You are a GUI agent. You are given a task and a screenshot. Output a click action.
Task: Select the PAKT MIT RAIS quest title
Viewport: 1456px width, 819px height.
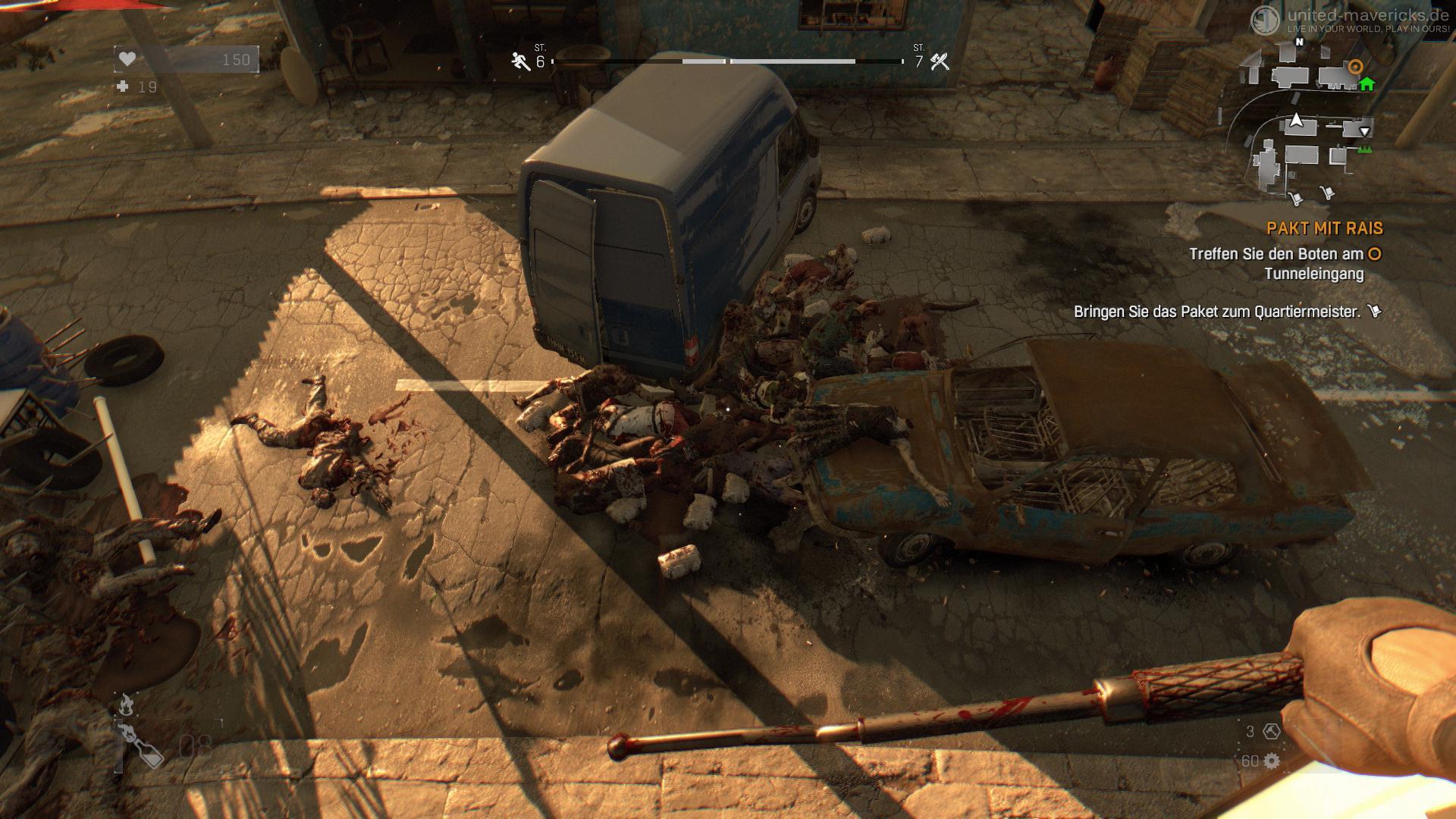coord(1324,228)
